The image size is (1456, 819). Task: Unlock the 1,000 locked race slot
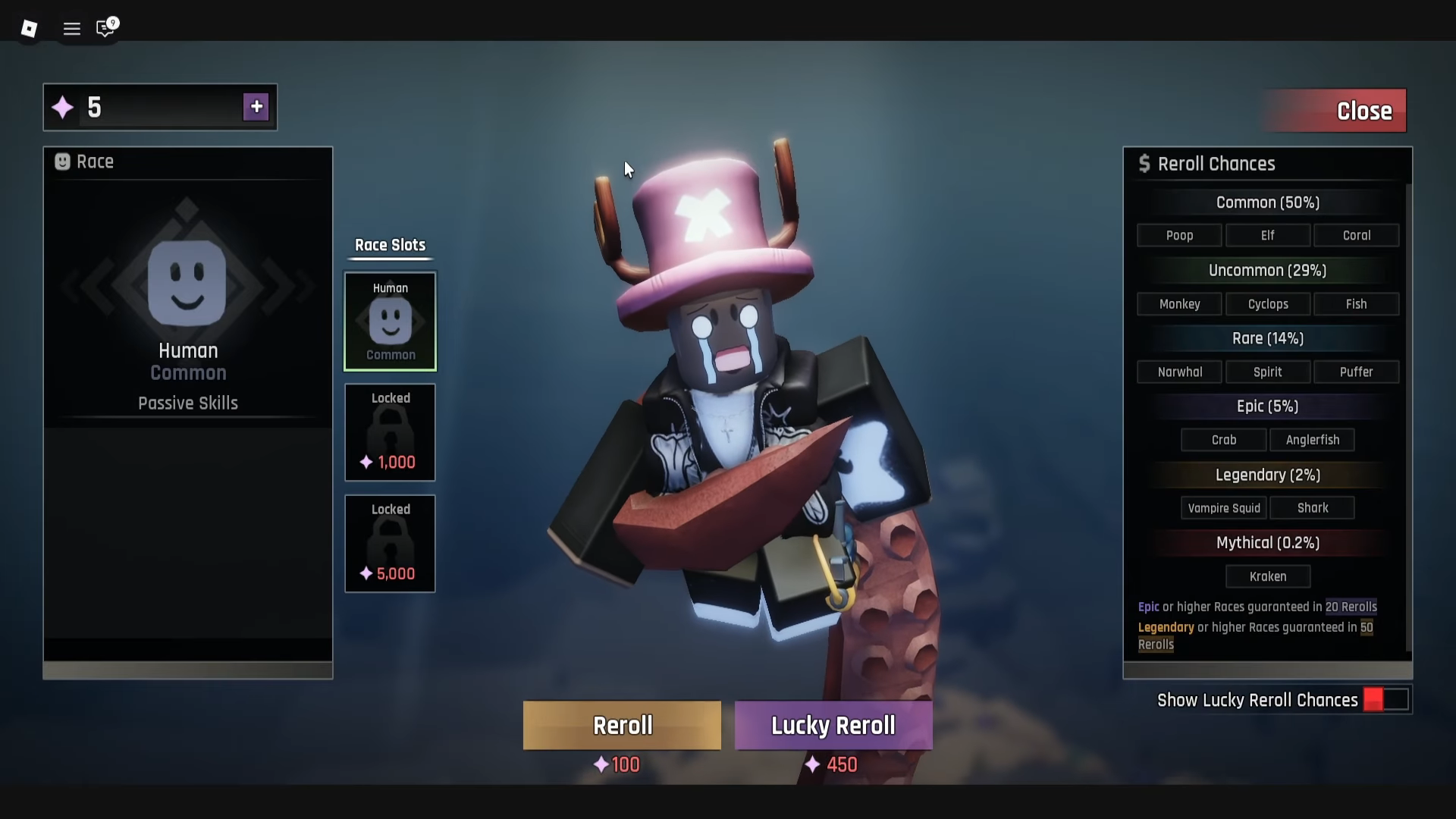(x=391, y=432)
